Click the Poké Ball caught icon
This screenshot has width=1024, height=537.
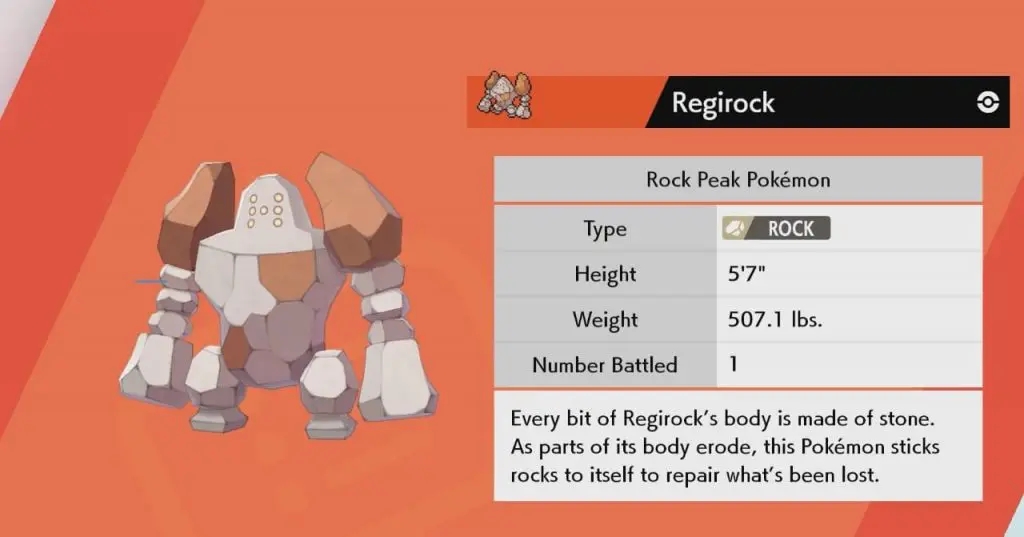(987, 103)
